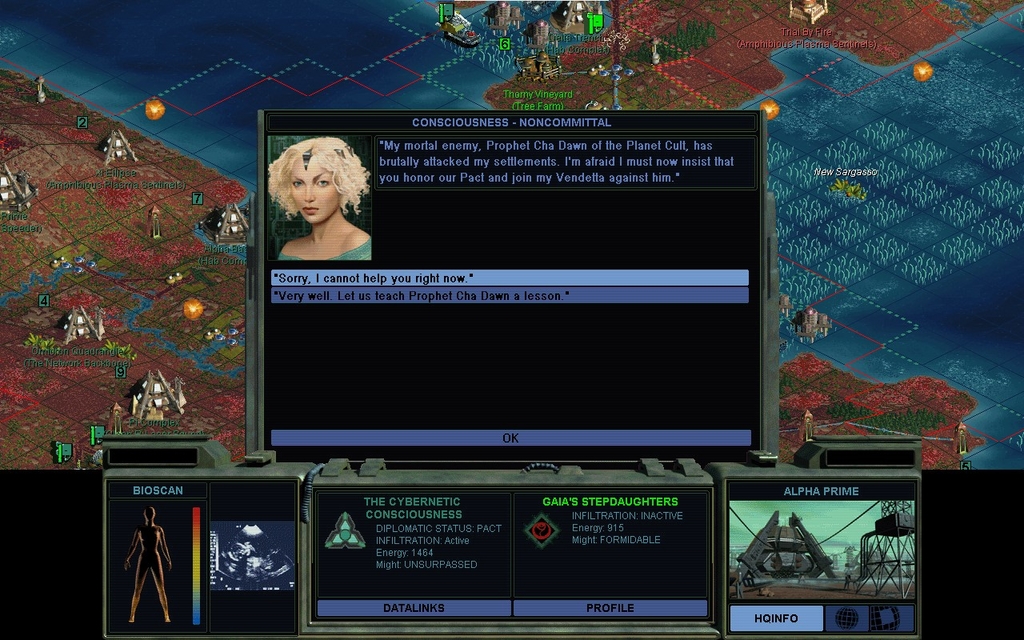This screenshot has height=640, width=1024.
Task: Choose "Sorry, I cannot help you right now."
Action: click(509, 277)
